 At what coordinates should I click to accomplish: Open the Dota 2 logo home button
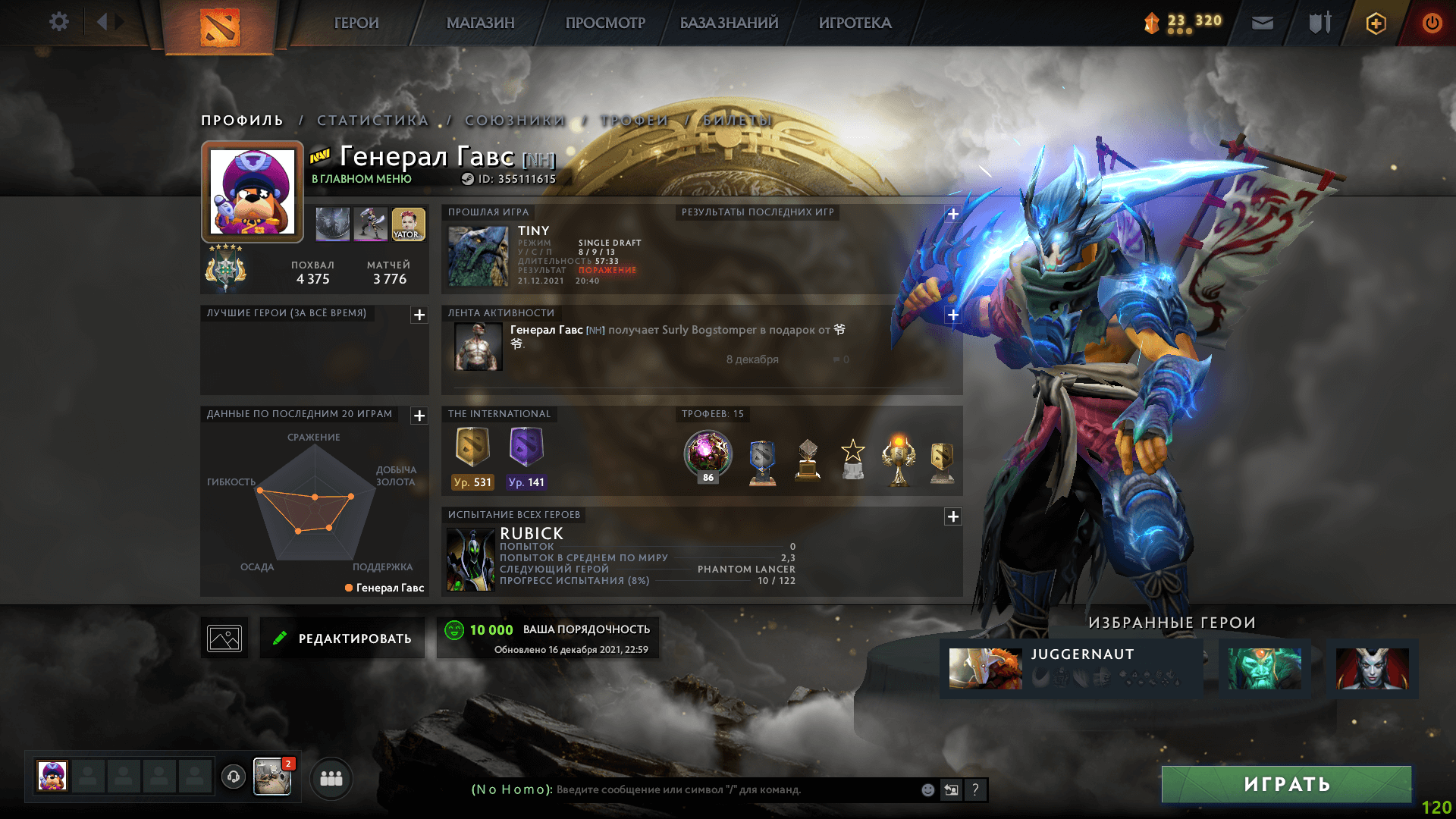tap(220, 27)
